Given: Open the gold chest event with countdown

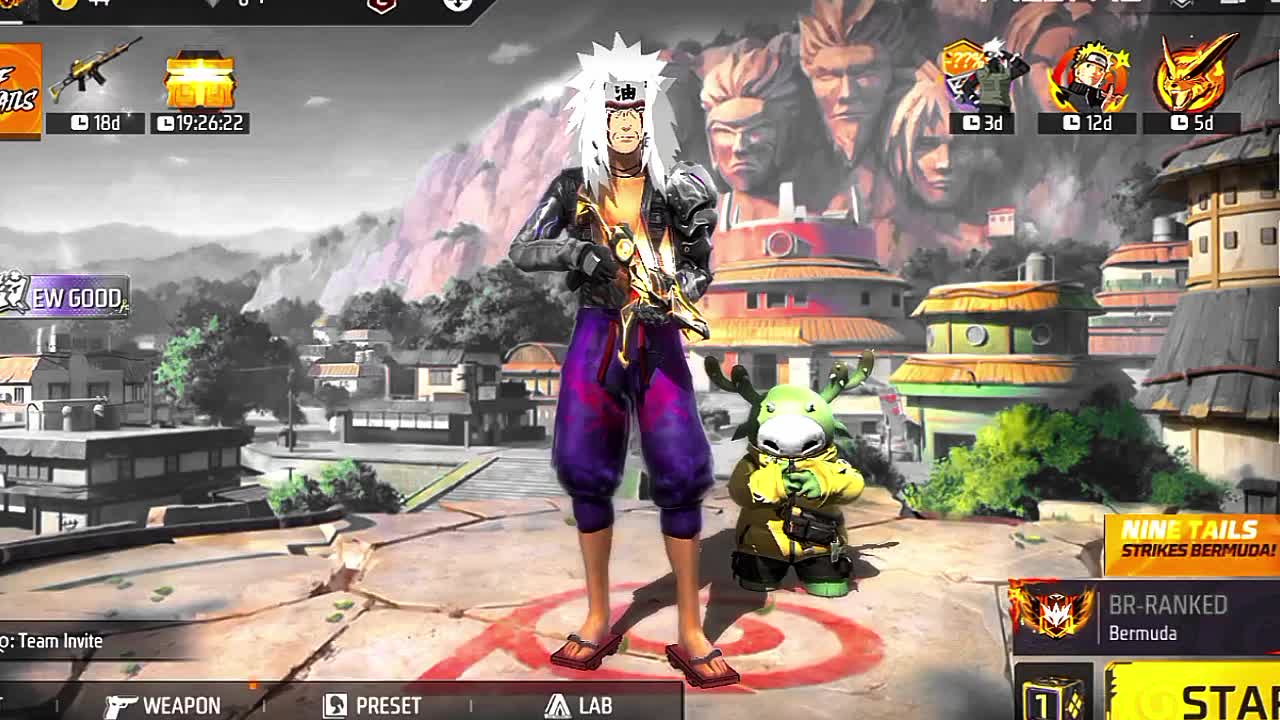Looking at the screenshot, I should pyautogui.click(x=200, y=83).
